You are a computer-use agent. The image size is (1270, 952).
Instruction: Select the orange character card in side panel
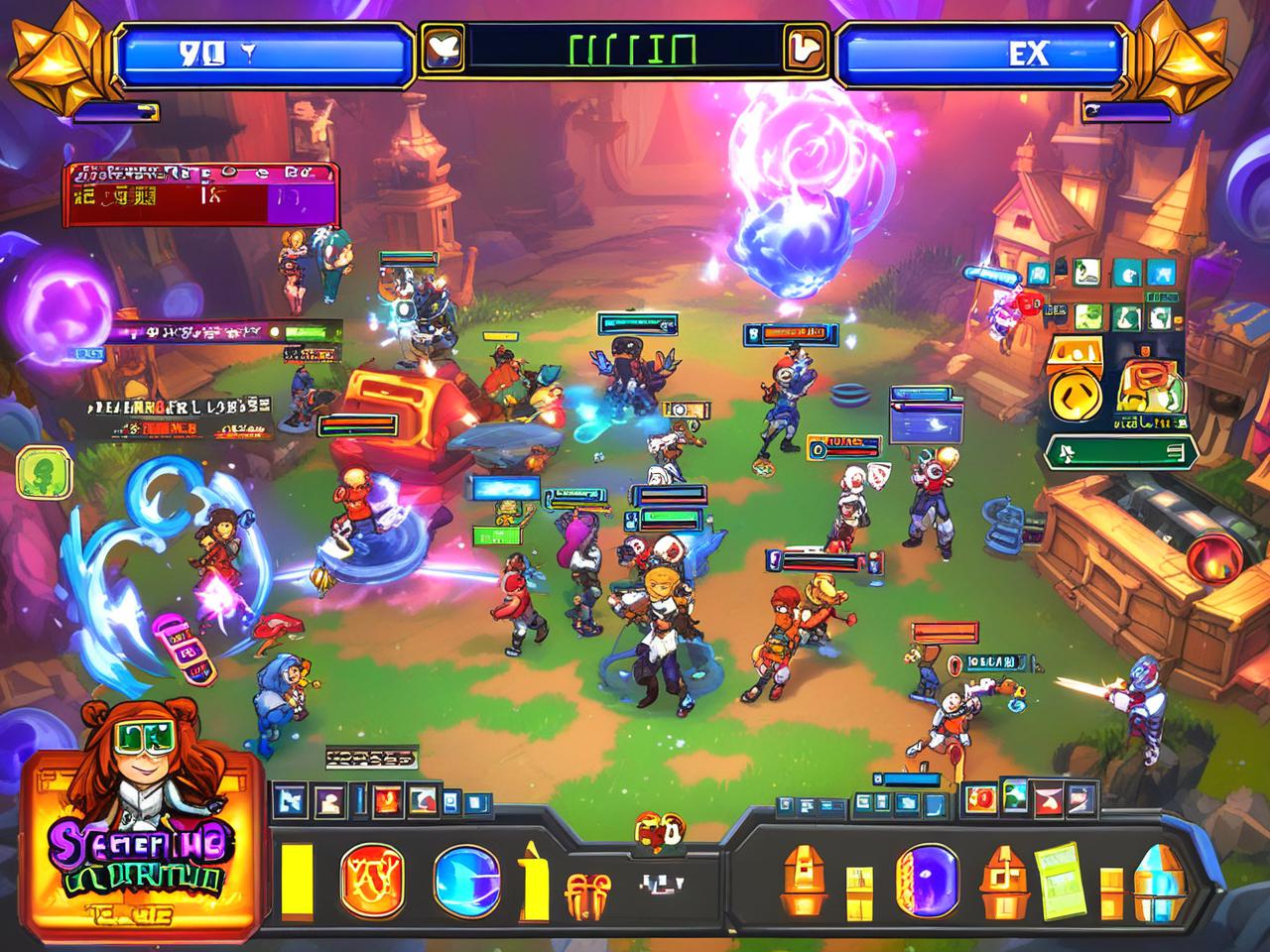pos(1149,387)
